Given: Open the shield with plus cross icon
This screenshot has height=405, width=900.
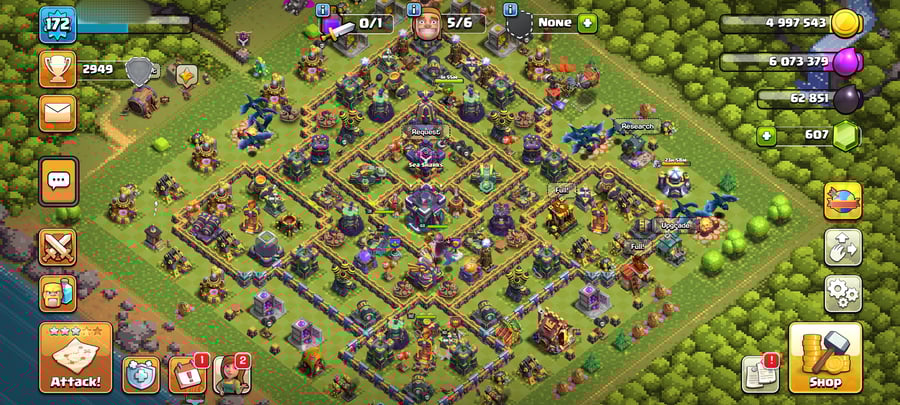Looking at the screenshot, I should (x=141, y=373).
